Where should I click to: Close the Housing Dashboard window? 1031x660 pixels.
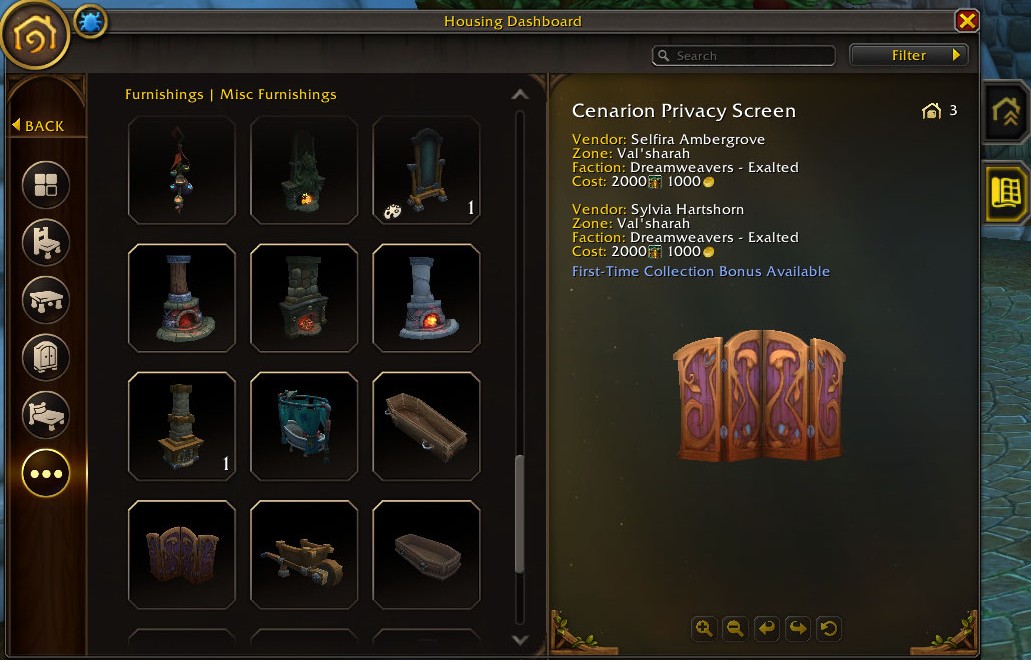click(966, 21)
